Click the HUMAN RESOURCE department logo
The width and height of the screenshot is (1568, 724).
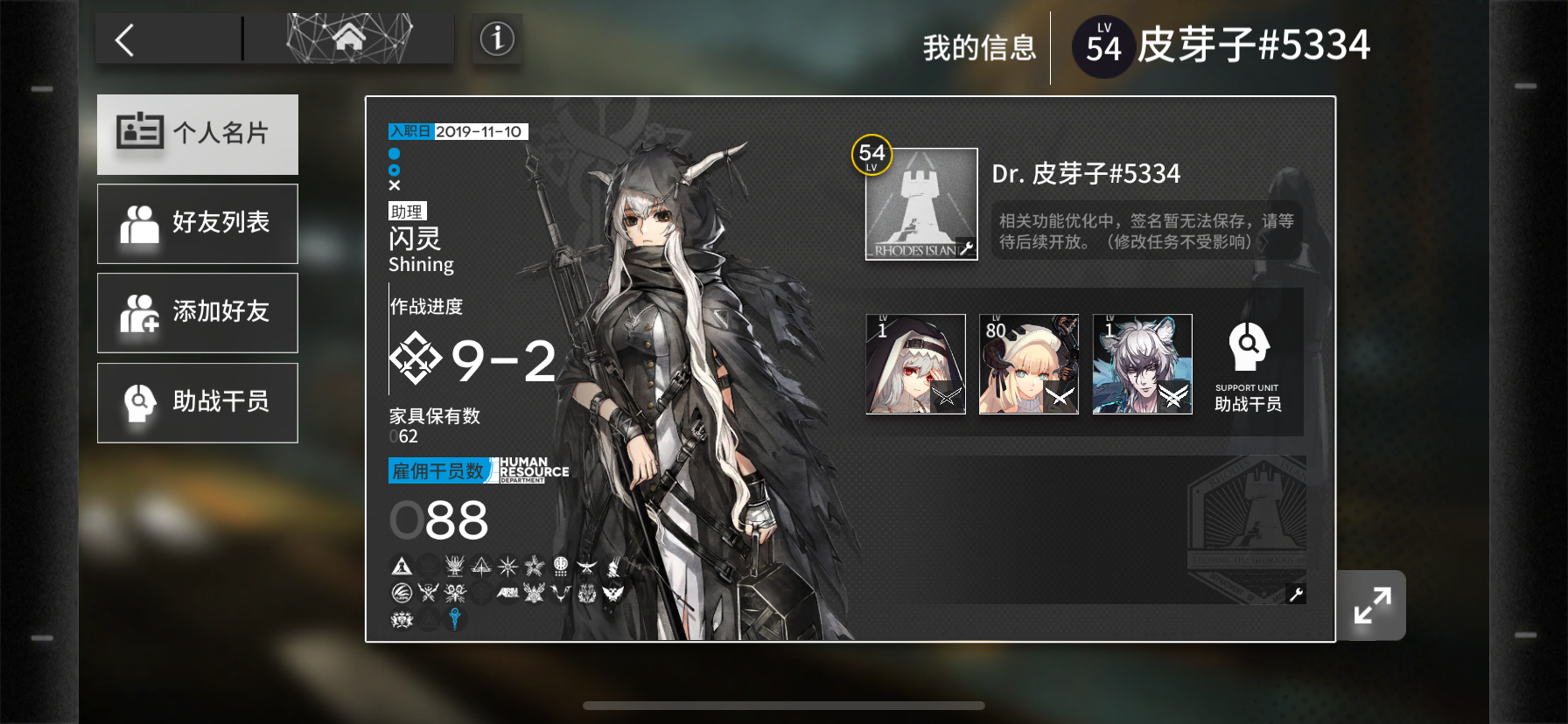tap(530, 470)
